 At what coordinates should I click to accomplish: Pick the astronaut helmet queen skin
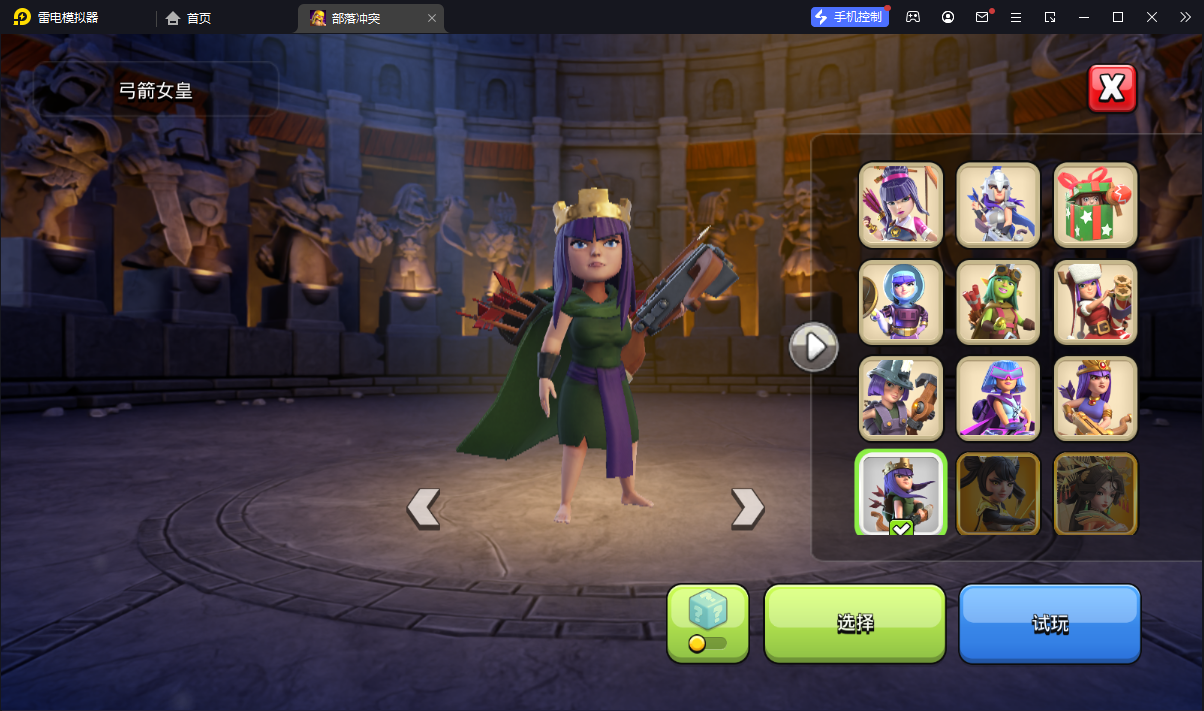[x=901, y=301]
